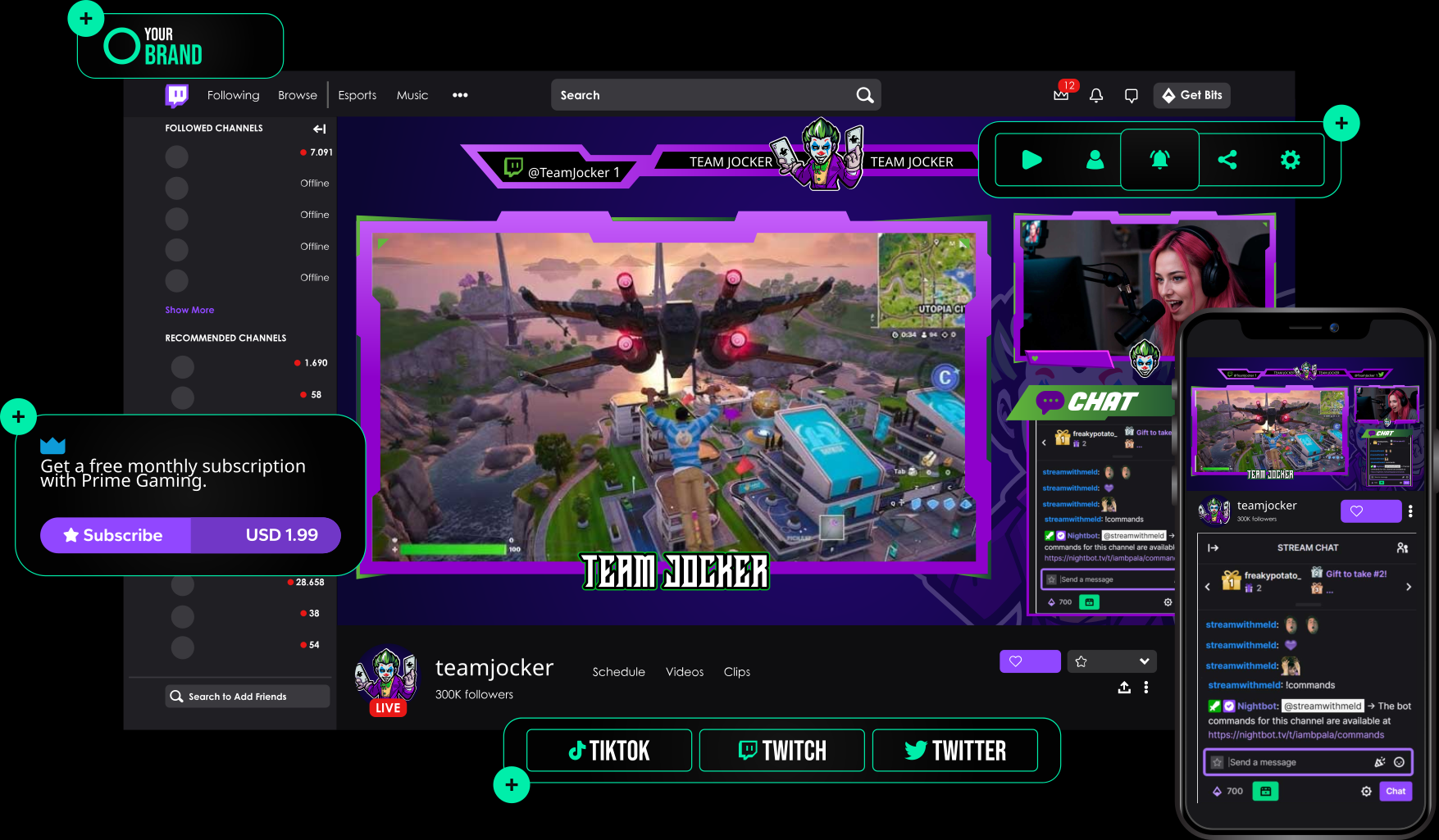Select the Twitter social button

point(954,751)
